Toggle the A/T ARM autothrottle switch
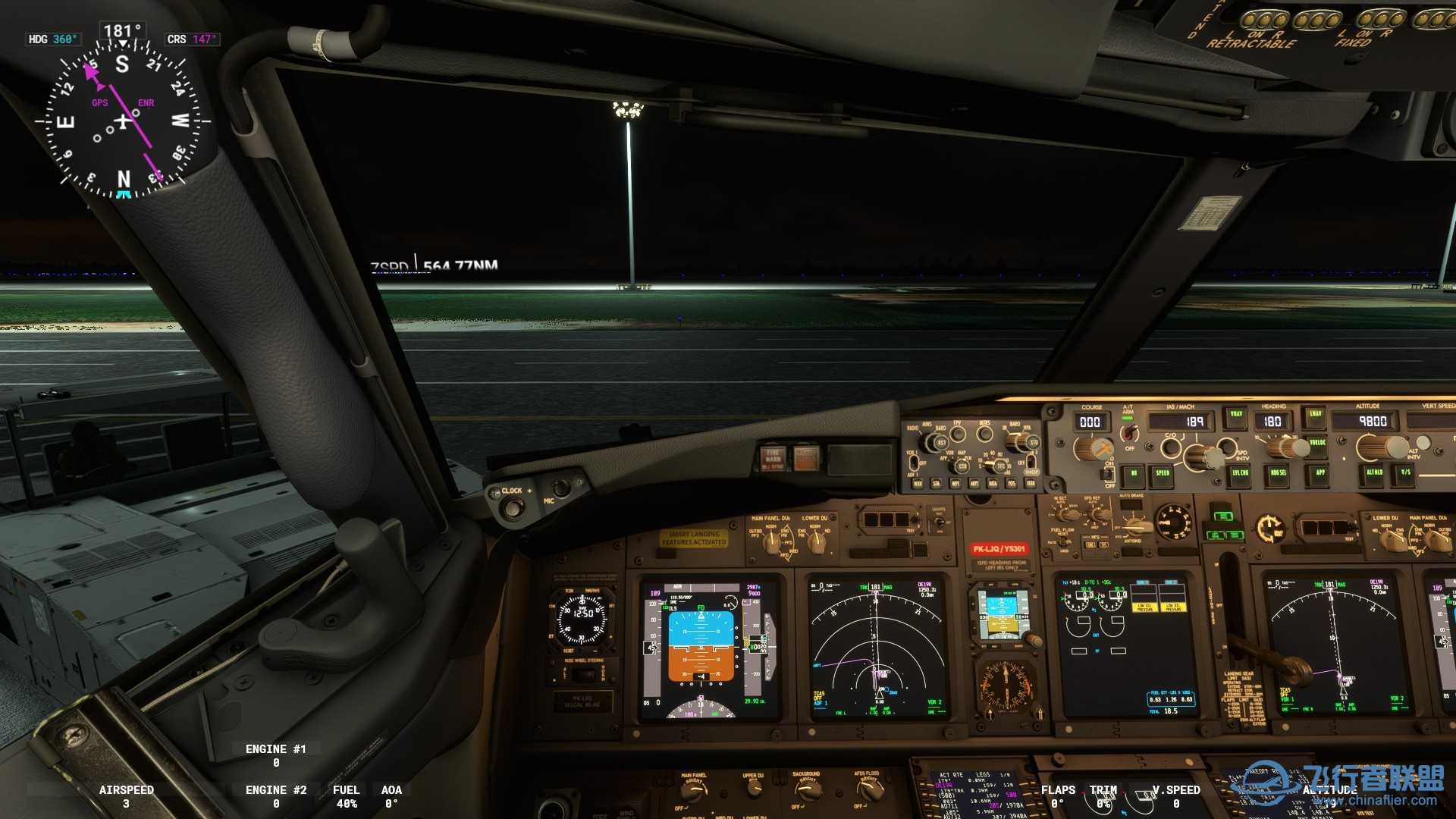The height and width of the screenshot is (819, 1456). pos(1128,432)
